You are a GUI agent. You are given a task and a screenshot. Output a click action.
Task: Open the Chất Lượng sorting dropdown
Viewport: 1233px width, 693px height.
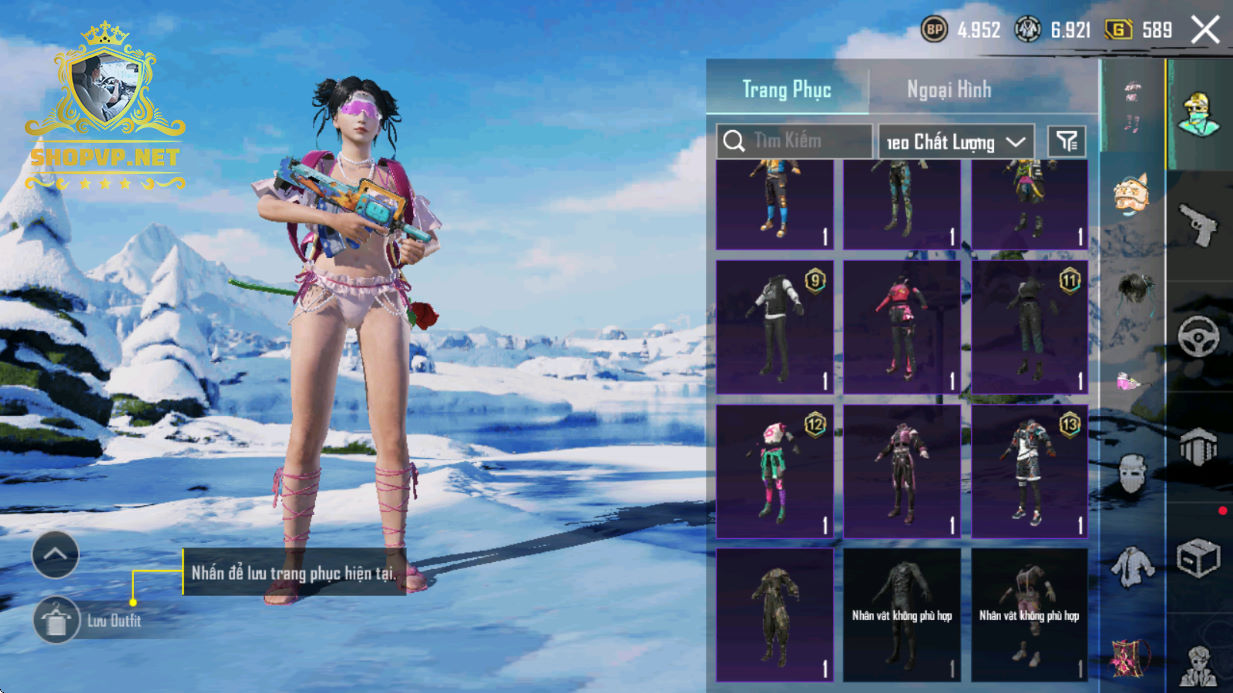tap(956, 142)
